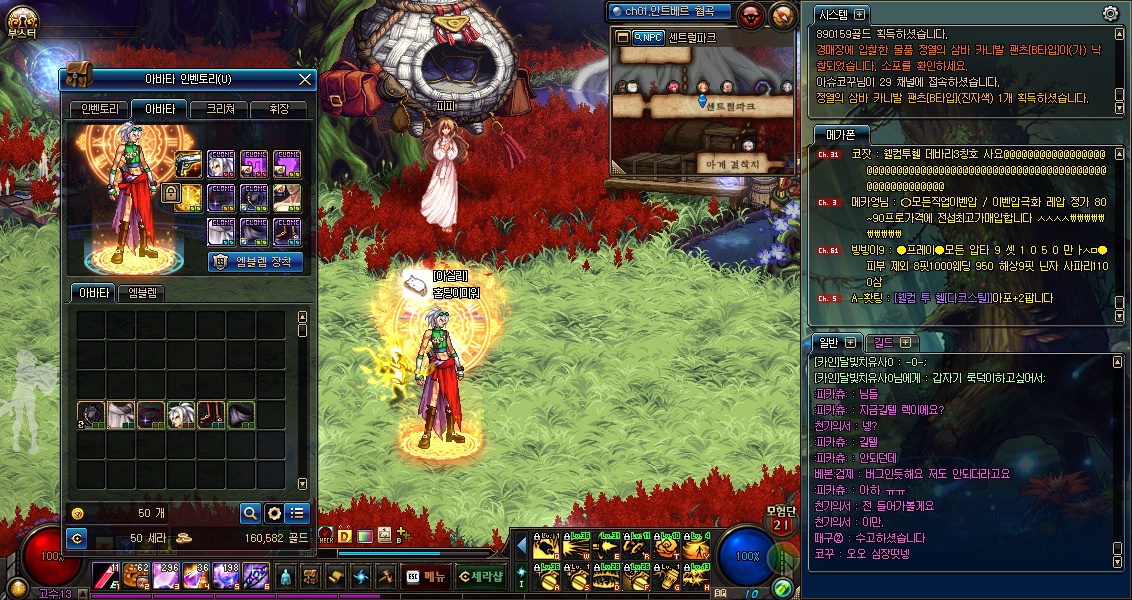The image size is (1132, 600).
Task: Close the avatar inventory window
Action: tap(306, 79)
